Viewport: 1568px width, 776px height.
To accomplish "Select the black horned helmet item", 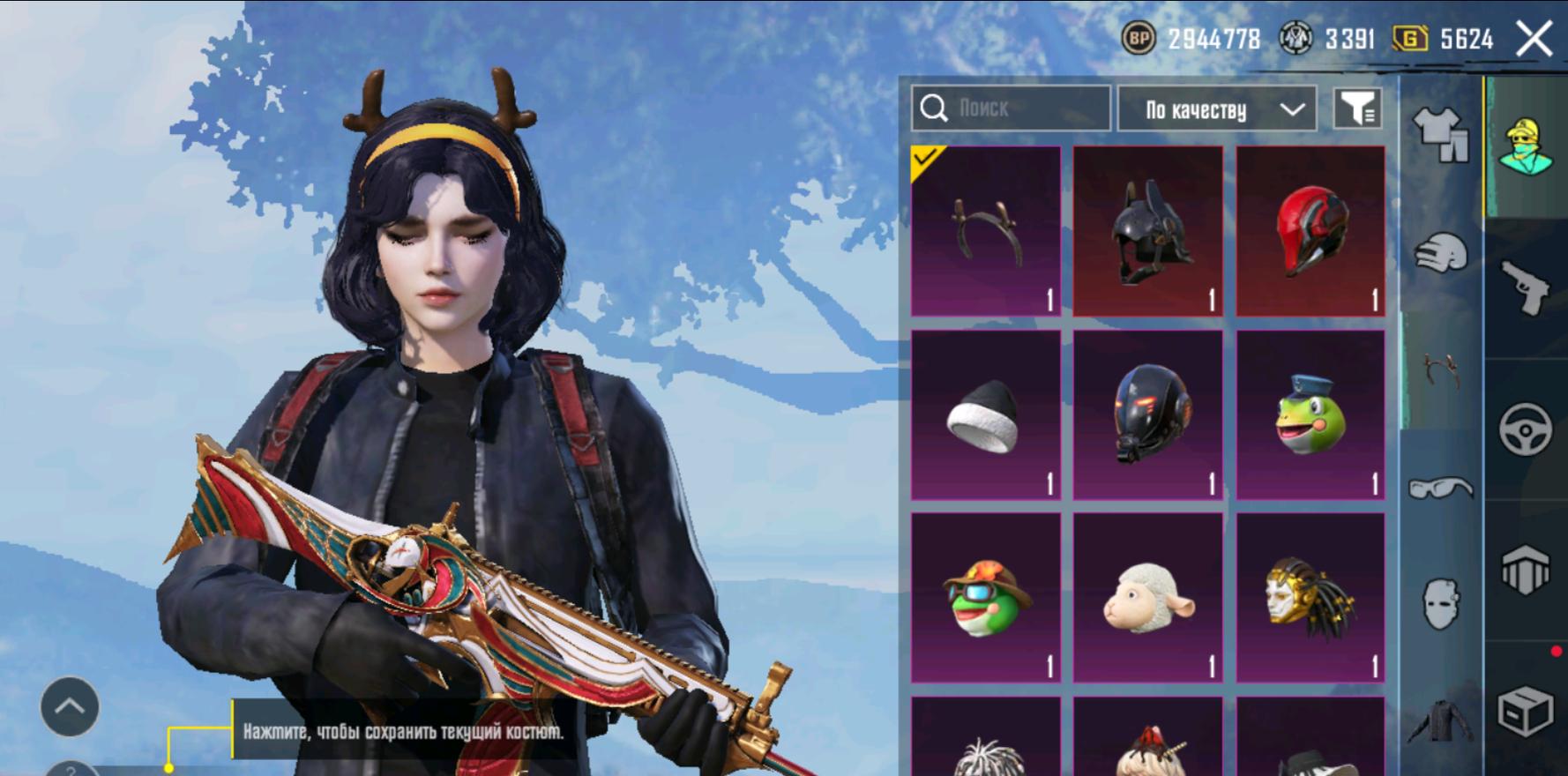I will (1148, 231).
